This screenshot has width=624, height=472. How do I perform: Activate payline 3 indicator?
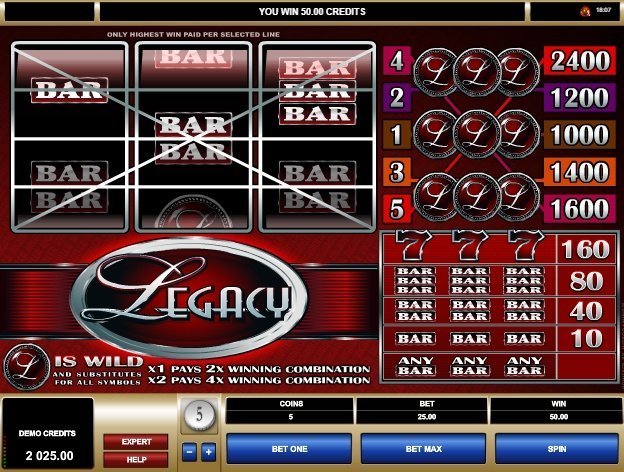pos(396,172)
